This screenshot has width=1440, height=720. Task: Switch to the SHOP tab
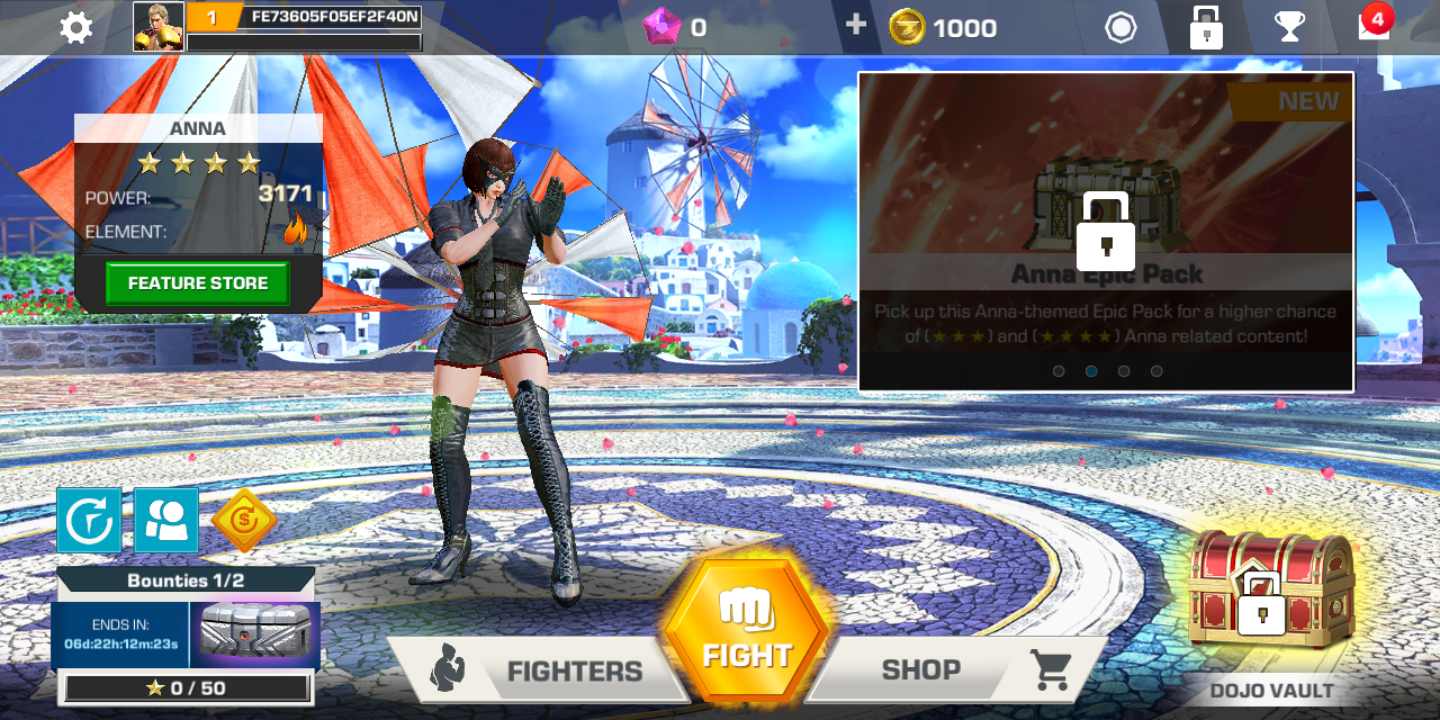coord(920,670)
